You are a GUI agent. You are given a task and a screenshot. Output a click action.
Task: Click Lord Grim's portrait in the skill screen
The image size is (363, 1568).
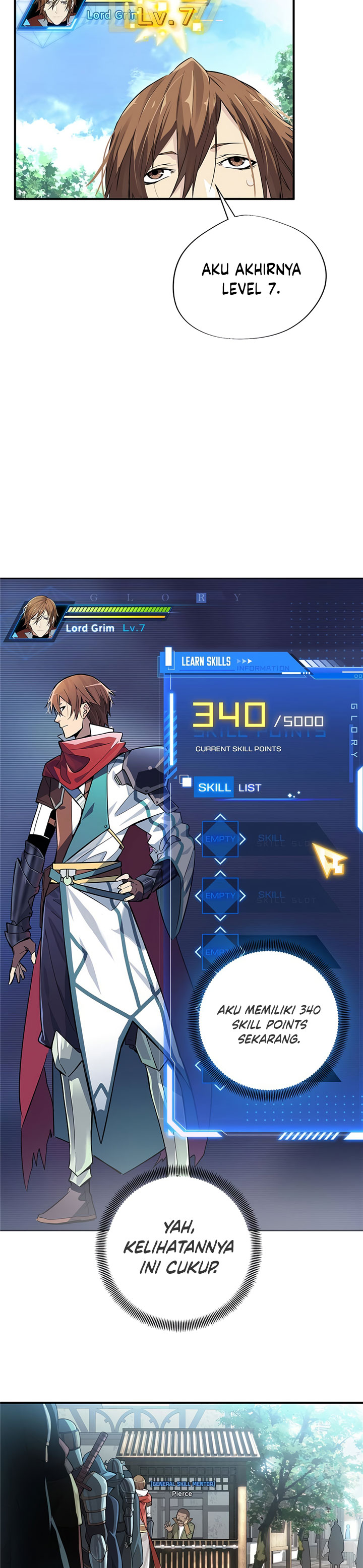[38, 618]
